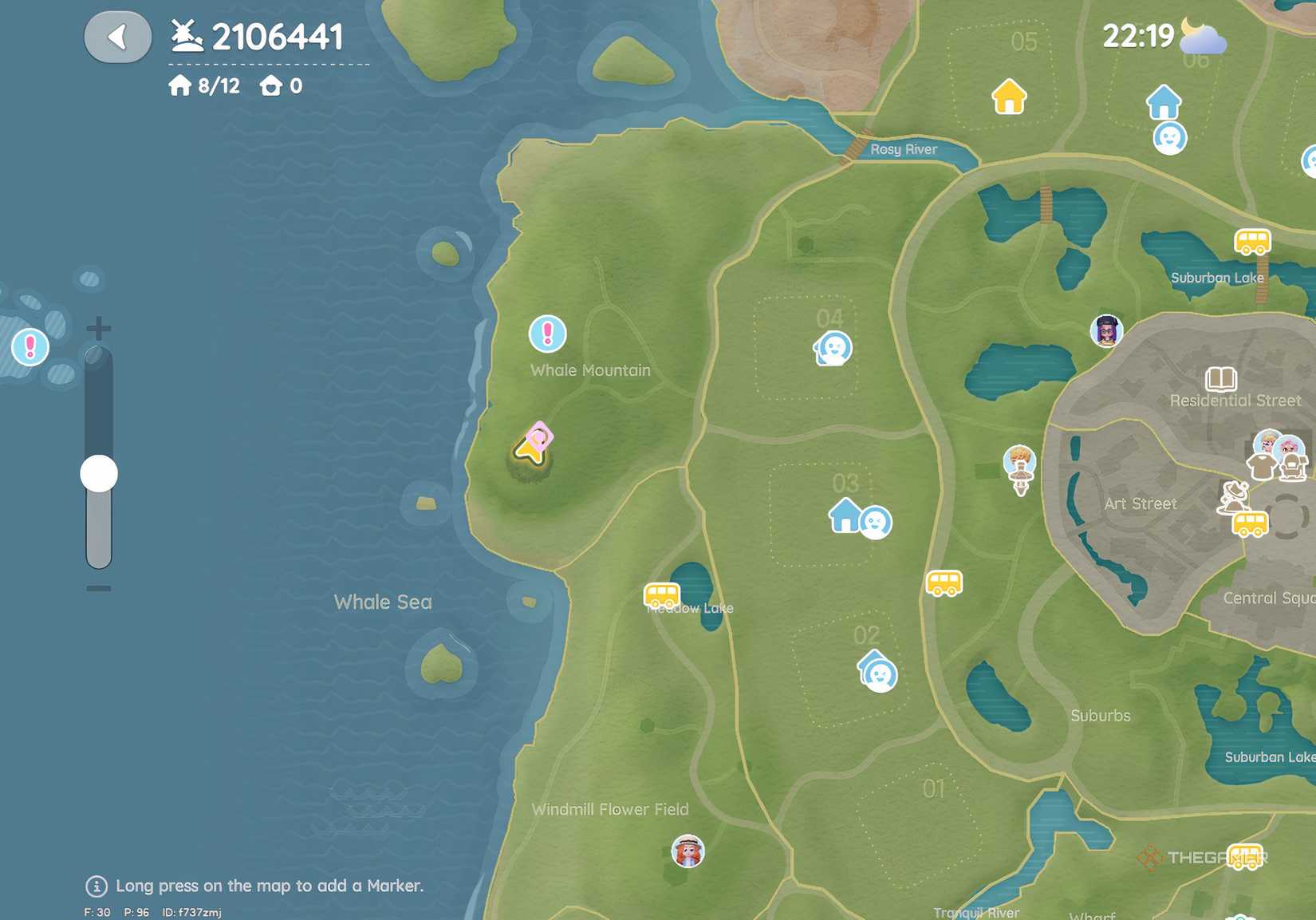The image size is (1316, 920).
Task: Click the info circle beside the Marker hint
Action: pyautogui.click(x=96, y=886)
